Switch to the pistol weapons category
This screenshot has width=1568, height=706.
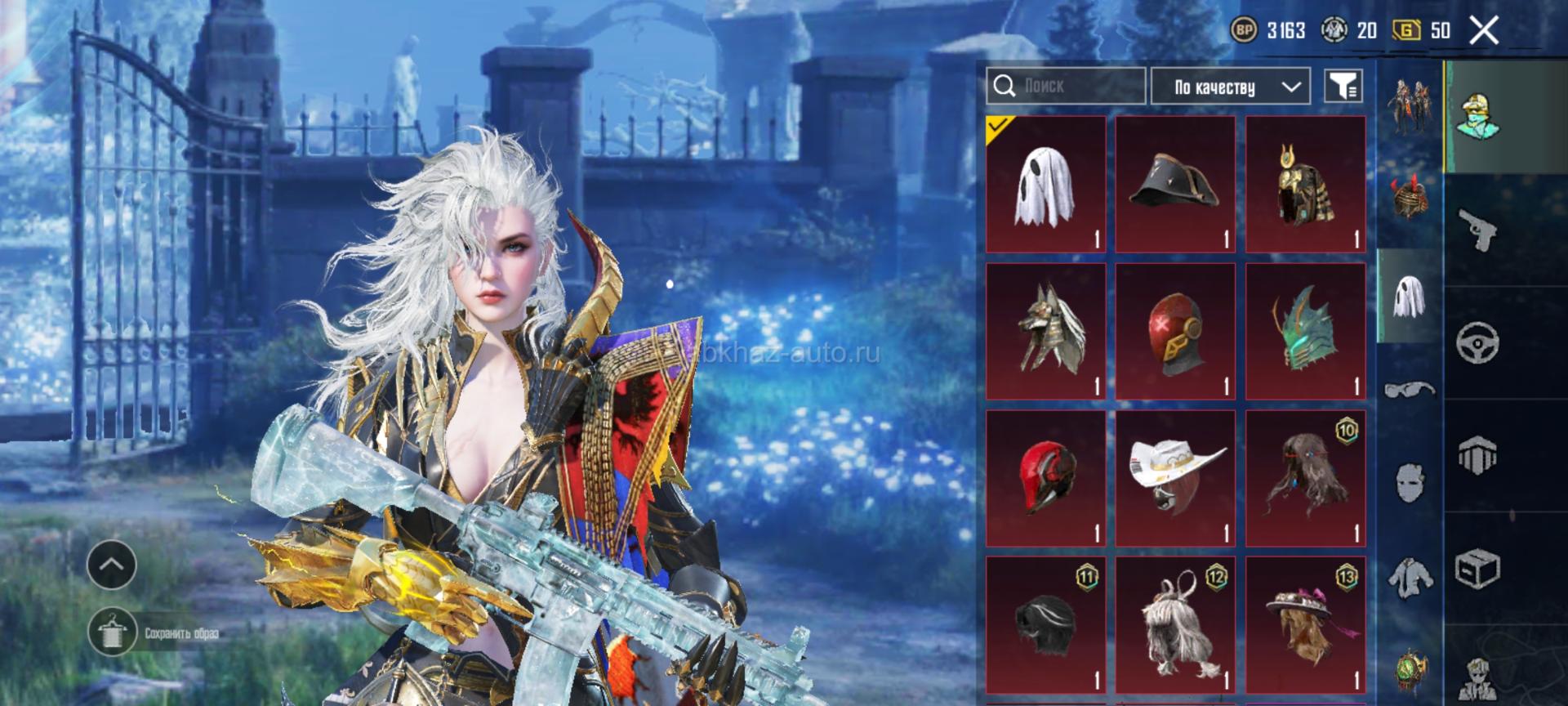[1477, 230]
